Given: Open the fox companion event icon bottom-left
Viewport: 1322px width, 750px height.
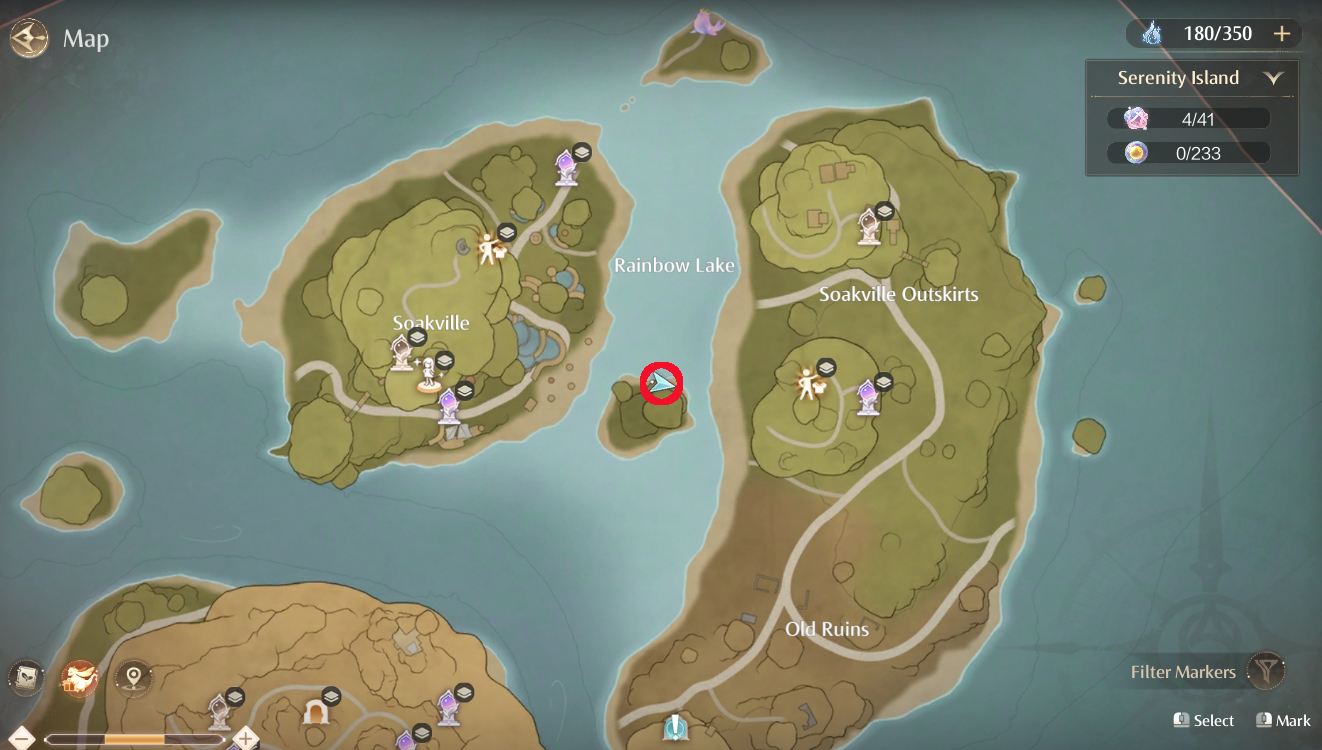Looking at the screenshot, I should (78, 678).
